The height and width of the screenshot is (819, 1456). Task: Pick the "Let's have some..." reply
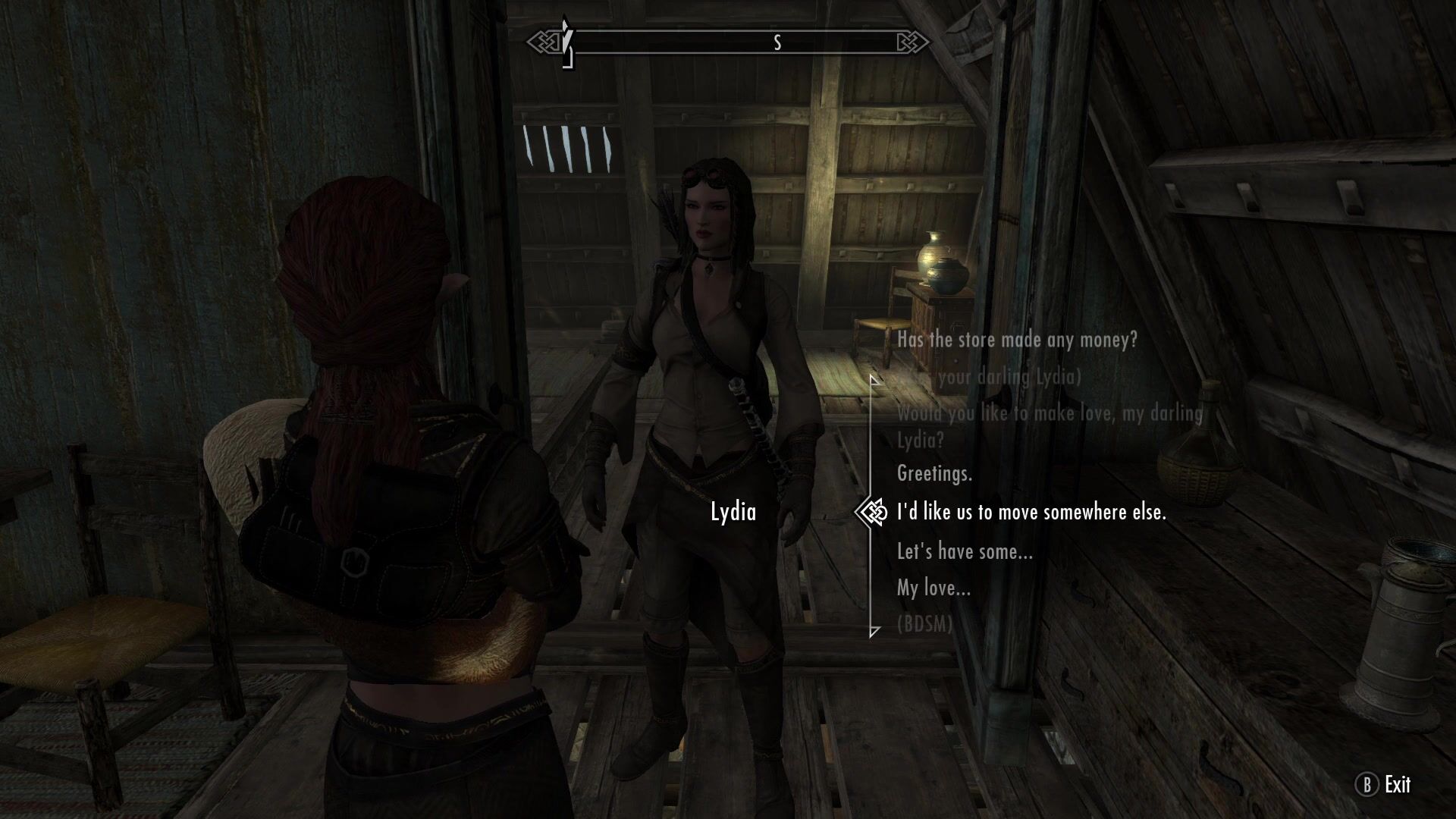tap(965, 551)
